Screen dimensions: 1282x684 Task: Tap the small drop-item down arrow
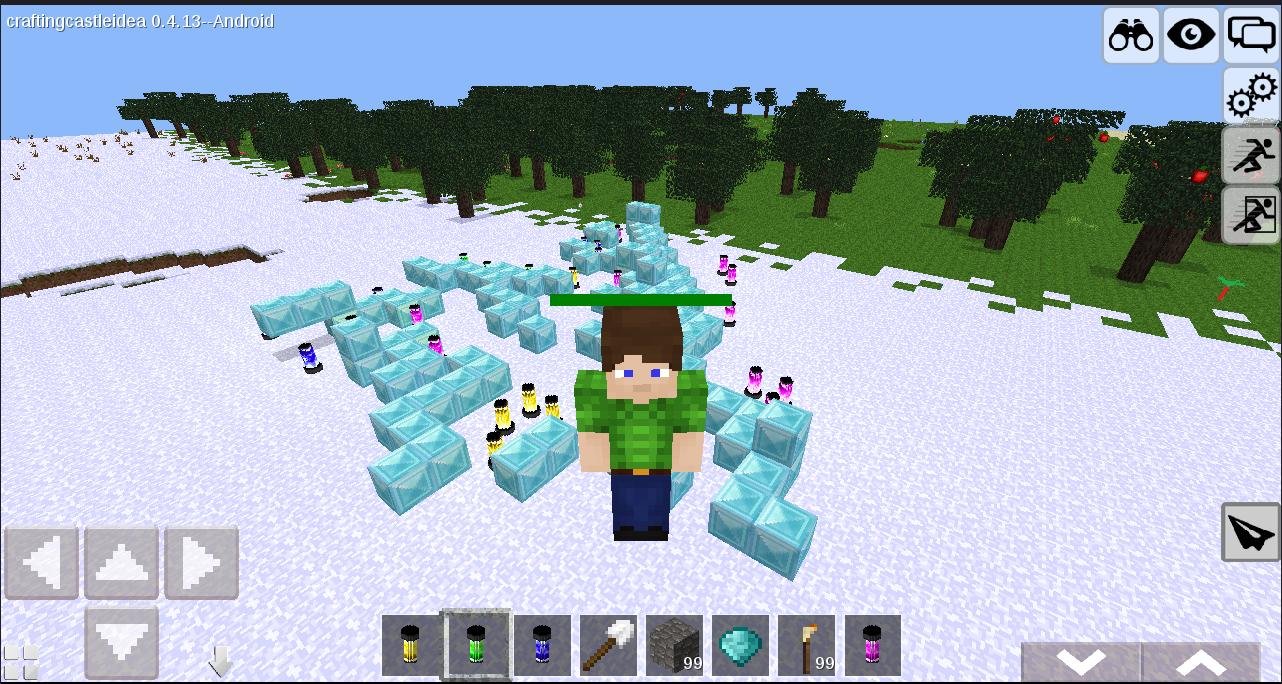(x=220, y=661)
